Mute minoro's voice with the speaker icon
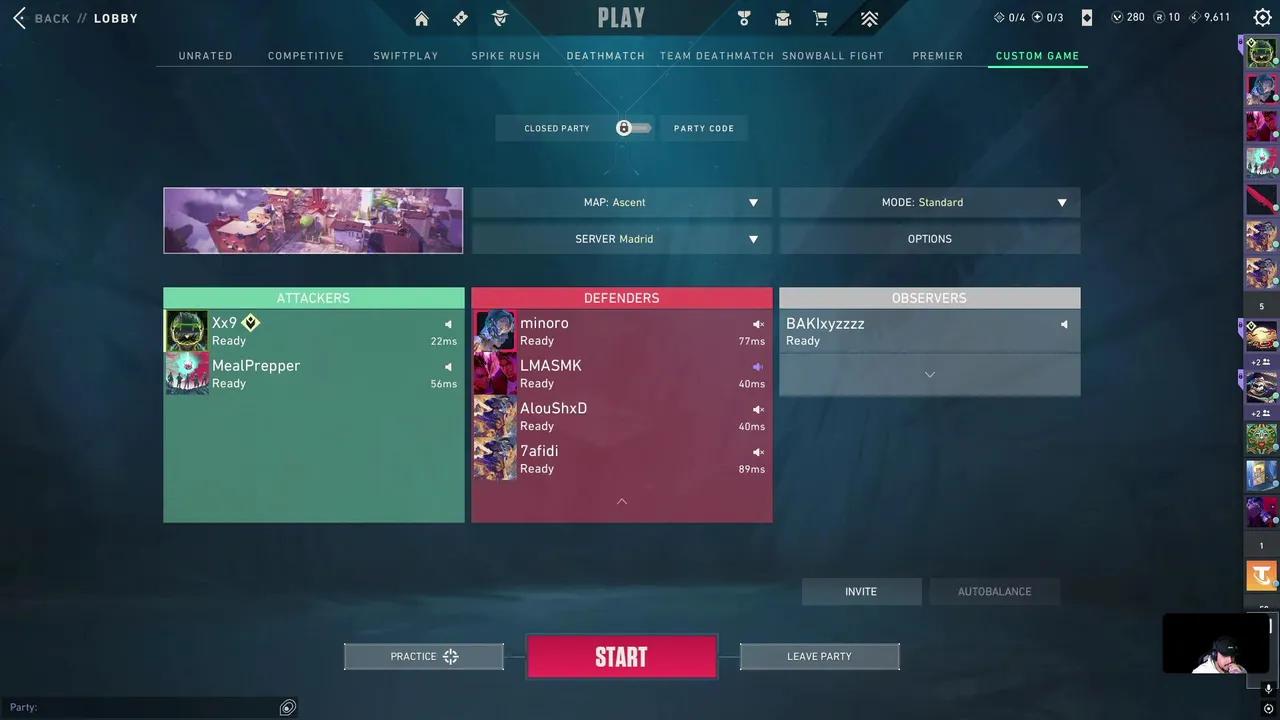 click(757, 324)
